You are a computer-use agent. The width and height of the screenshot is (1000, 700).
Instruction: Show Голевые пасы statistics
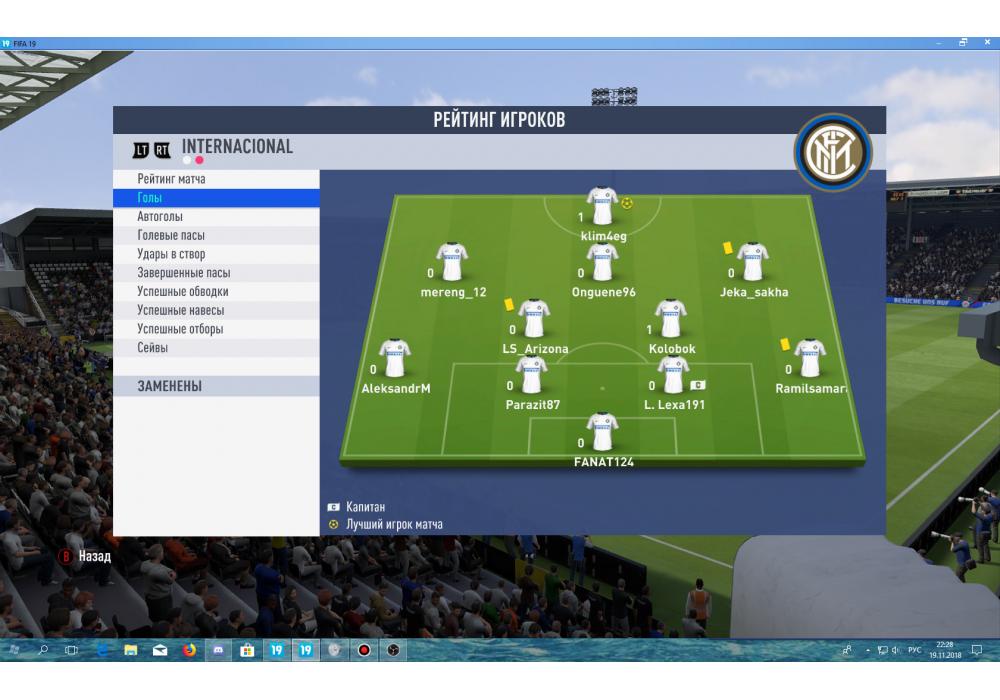coord(171,236)
